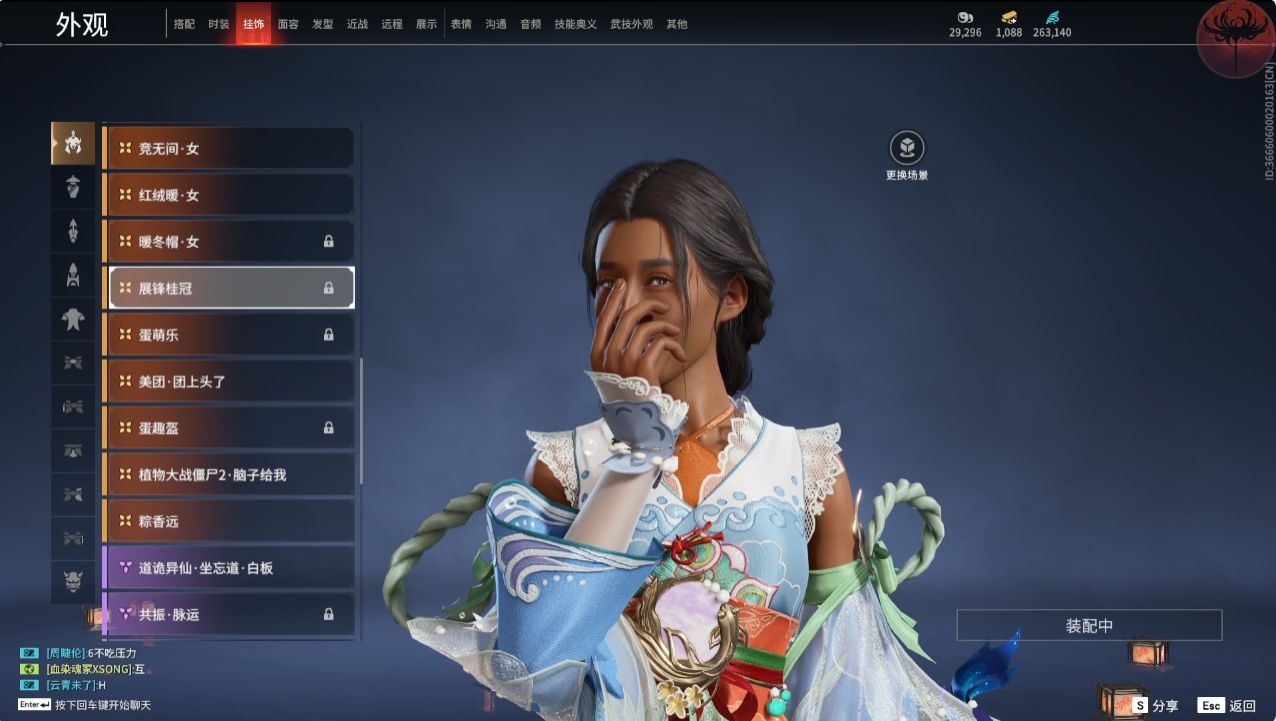This screenshot has width=1276, height=721.
Task: Pick the 暖冬帽·女 list entry
Action: point(229,241)
